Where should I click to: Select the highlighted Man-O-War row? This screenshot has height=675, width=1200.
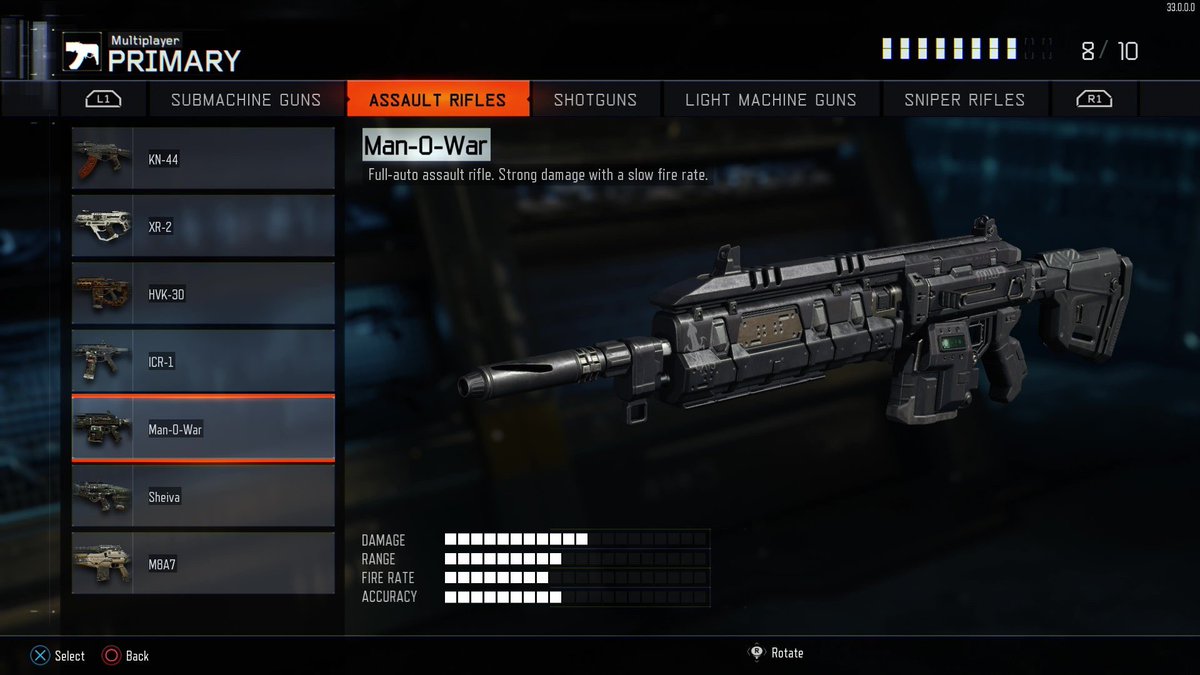coord(203,429)
